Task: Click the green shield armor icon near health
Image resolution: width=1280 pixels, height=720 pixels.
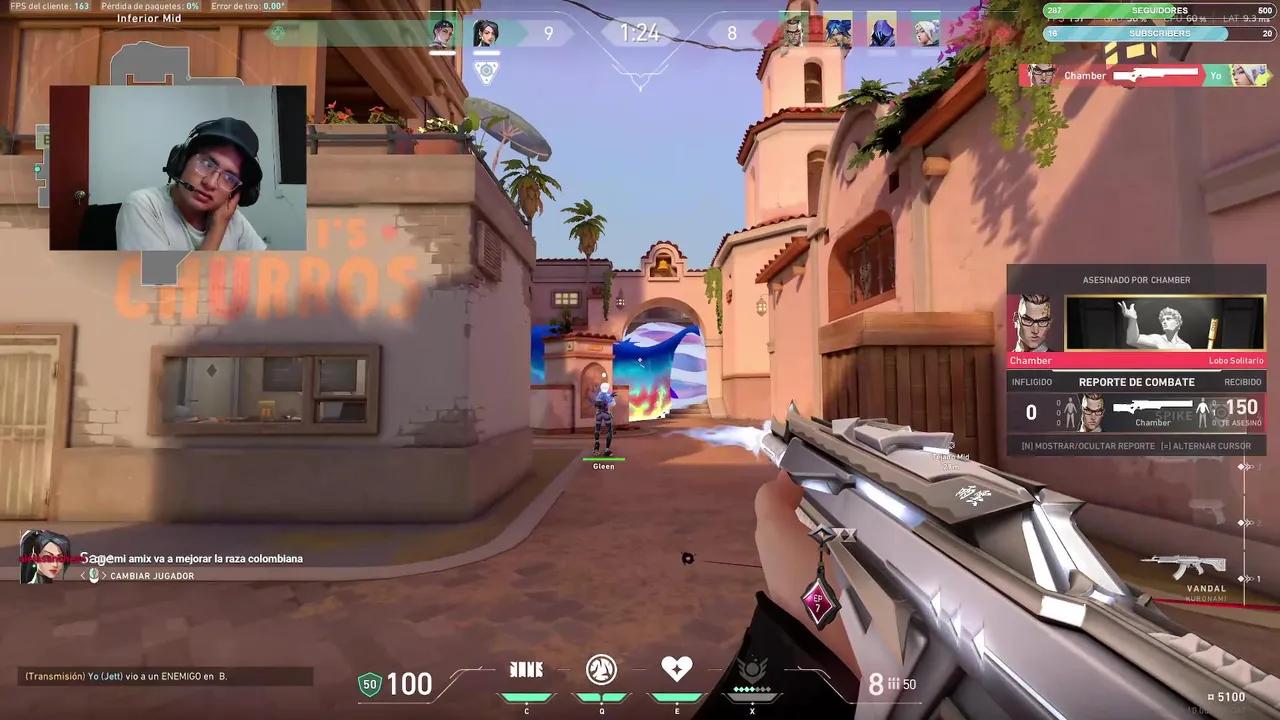Action: (369, 684)
